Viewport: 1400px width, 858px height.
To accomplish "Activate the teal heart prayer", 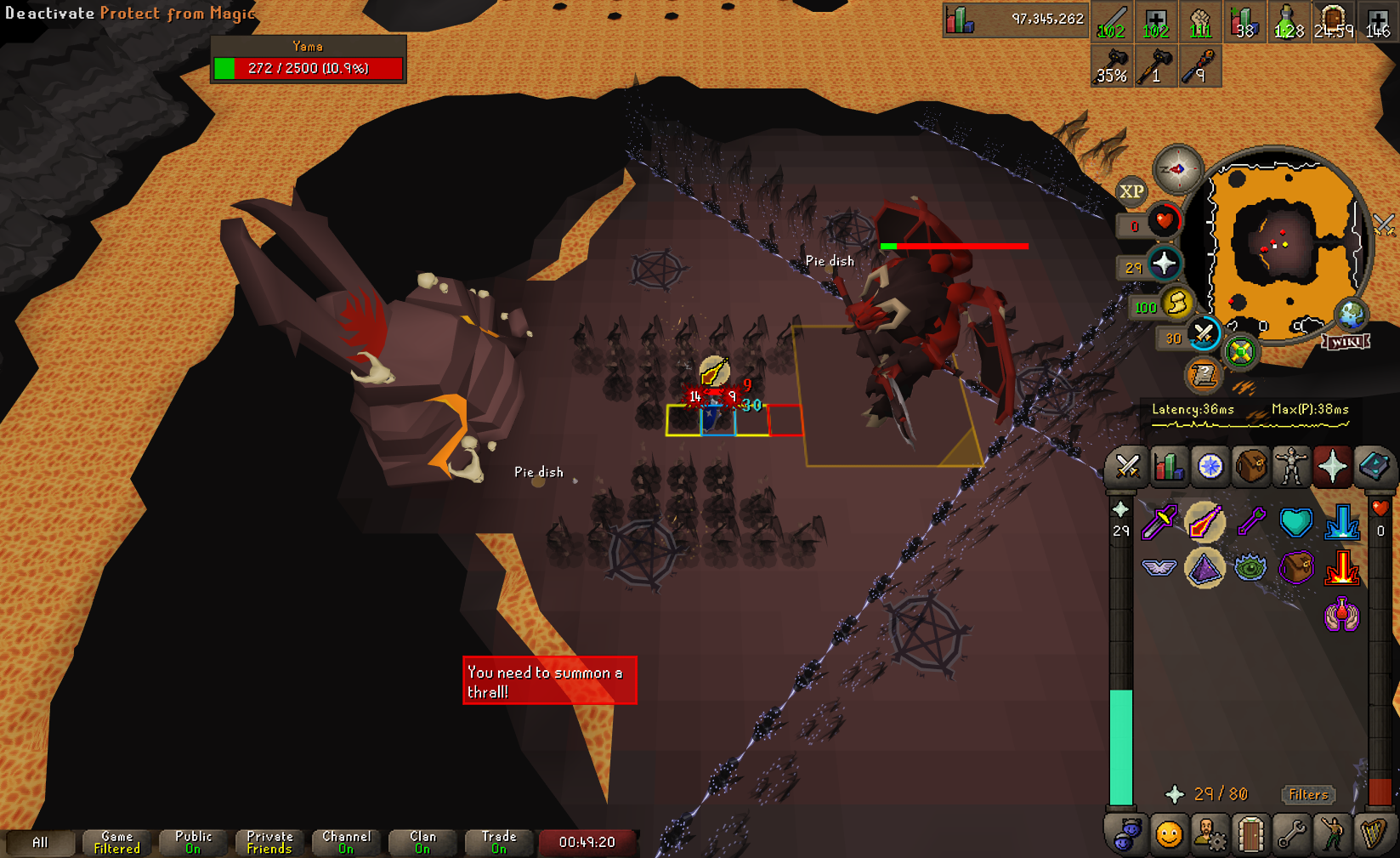I will click(x=1295, y=522).
